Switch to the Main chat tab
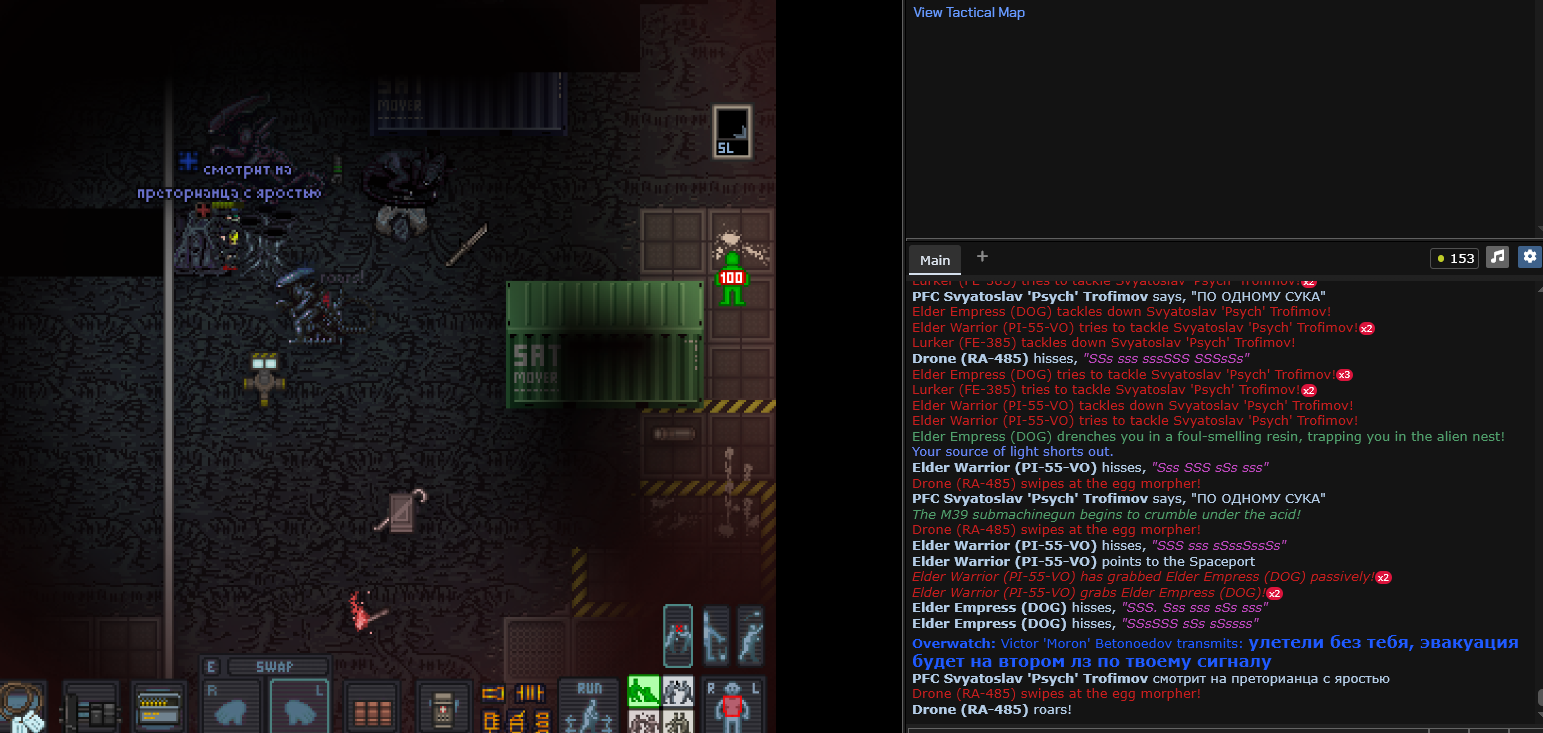1543x733 pixels. tap(935, 260)
